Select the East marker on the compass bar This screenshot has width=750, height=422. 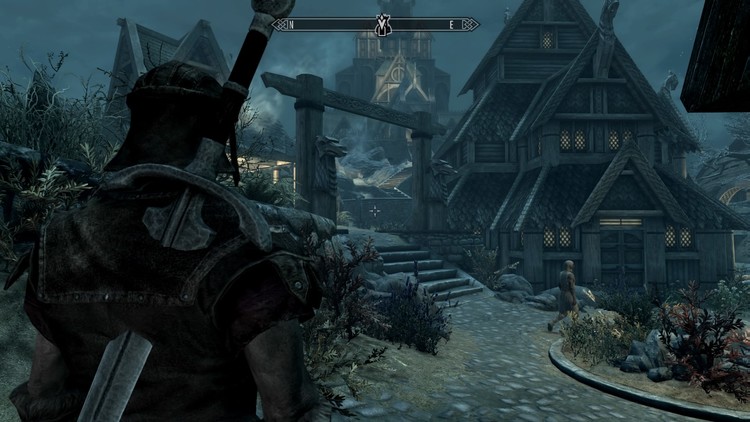(x=451, y=24)
